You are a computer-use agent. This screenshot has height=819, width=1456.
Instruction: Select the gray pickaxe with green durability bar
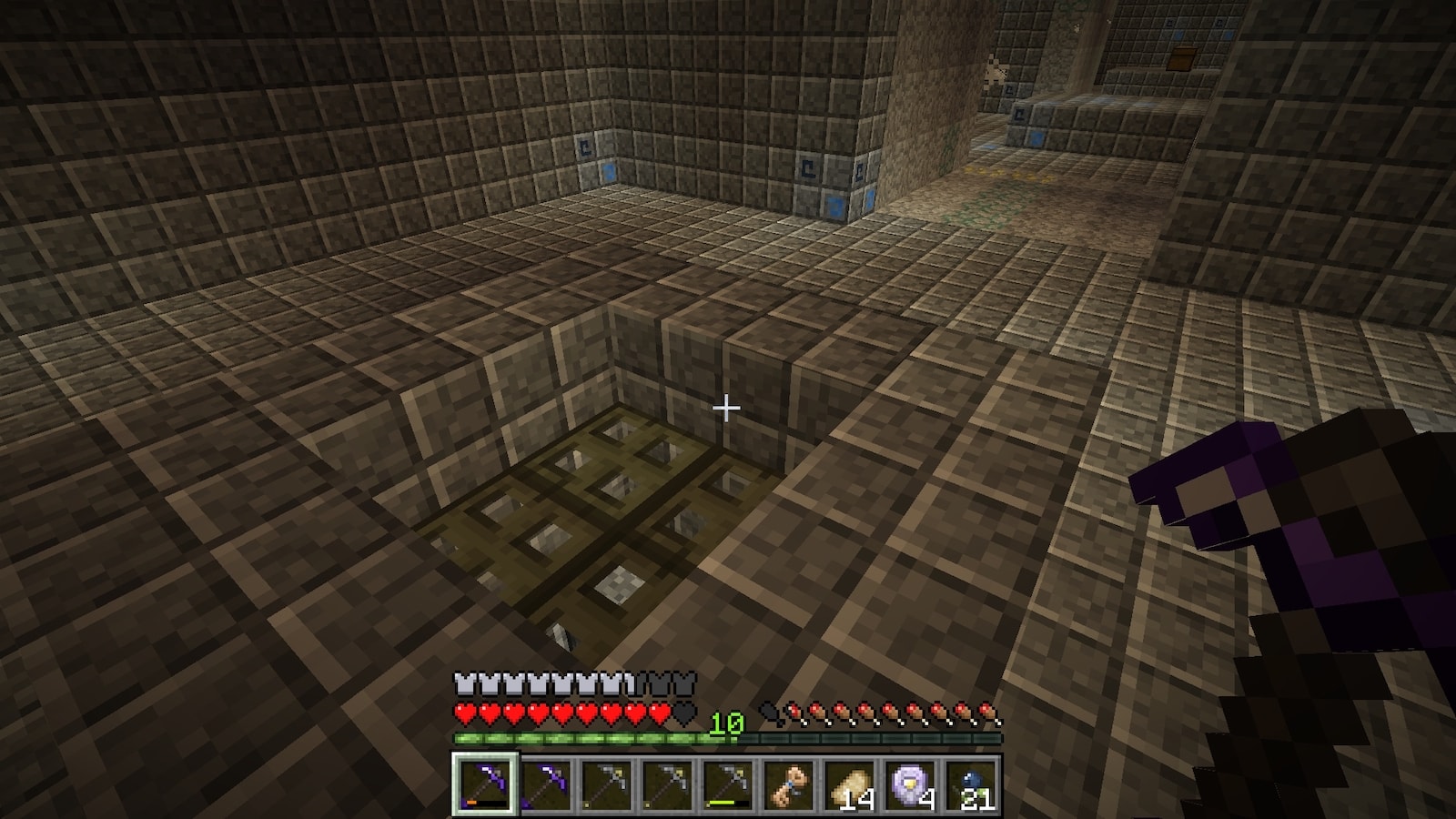729,784
